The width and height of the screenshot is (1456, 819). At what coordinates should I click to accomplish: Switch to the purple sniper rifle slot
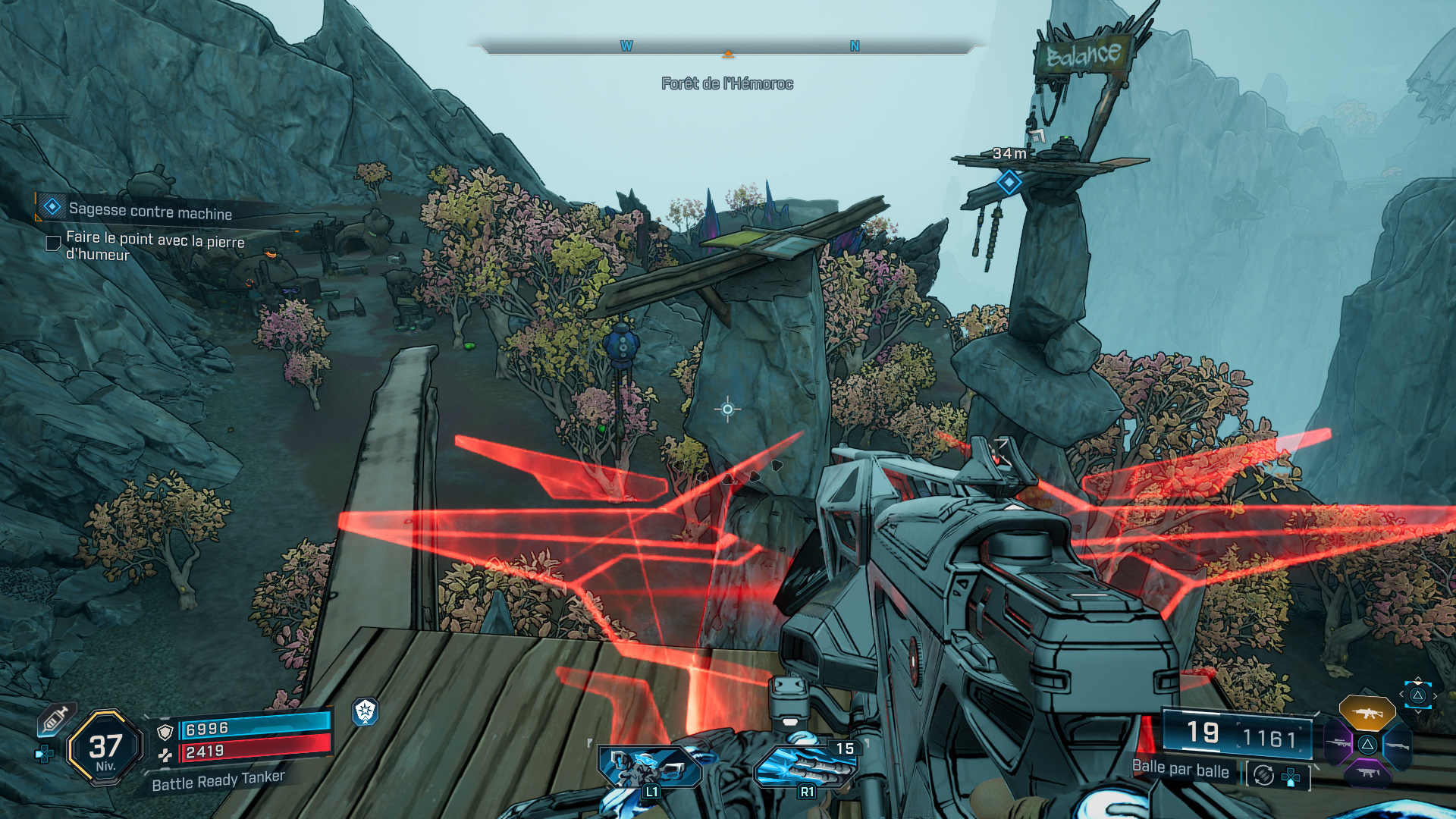click(1338, 744)
